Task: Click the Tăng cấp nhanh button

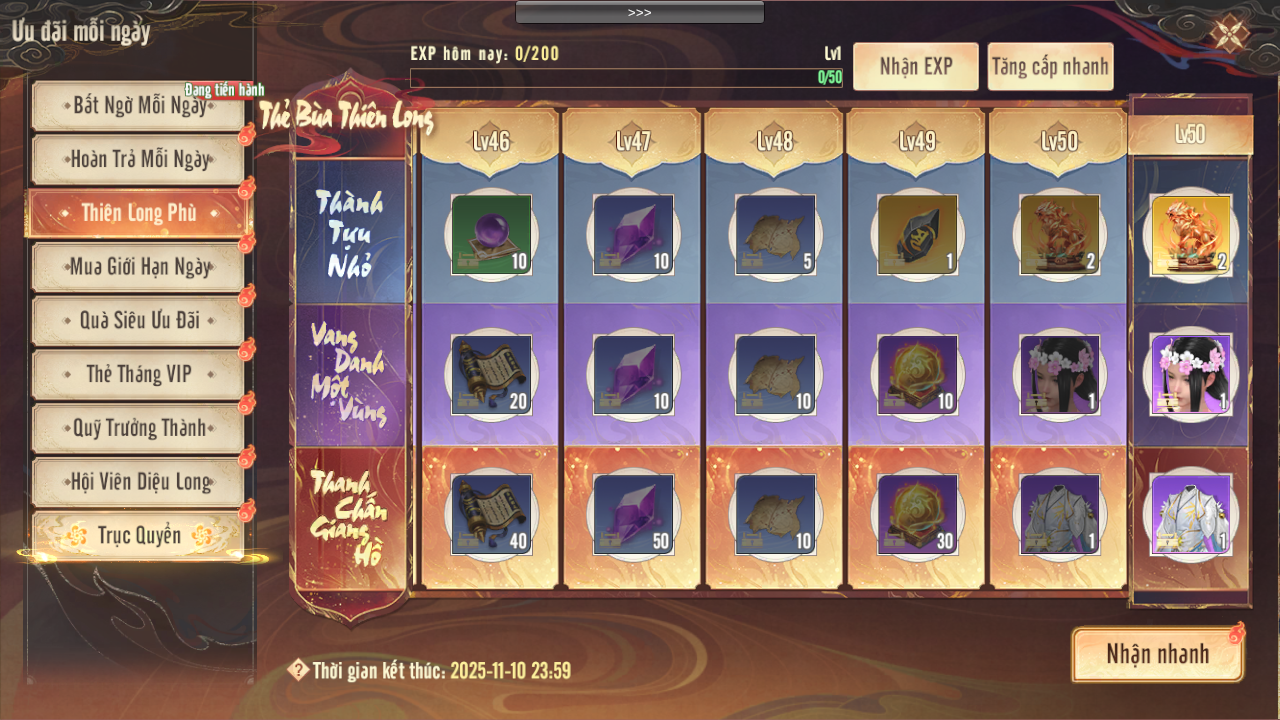Action: point(1050,67)
